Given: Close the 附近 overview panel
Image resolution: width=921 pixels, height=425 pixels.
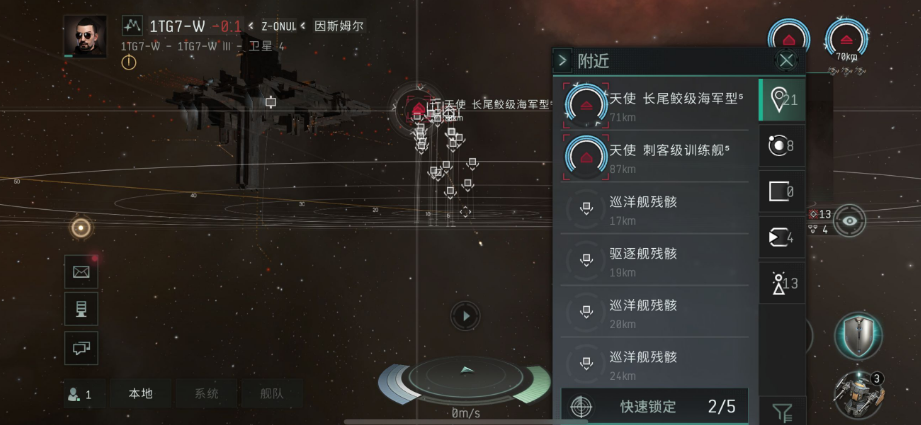Looking at the screenshot, I should coord(787,61).
